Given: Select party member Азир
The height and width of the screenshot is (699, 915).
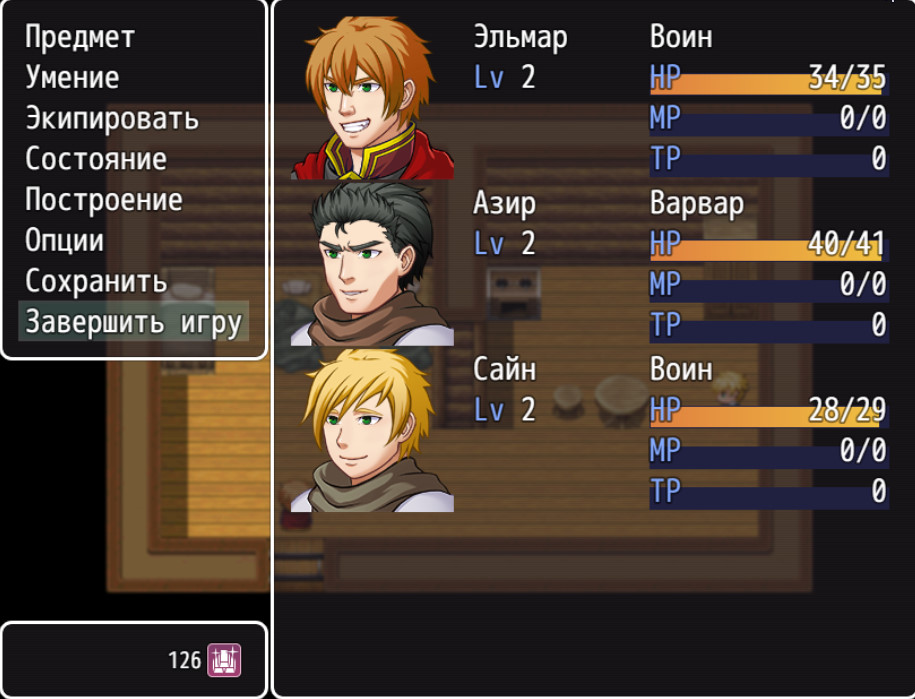Looking at the screenshot, I should (x=590, y=263).
